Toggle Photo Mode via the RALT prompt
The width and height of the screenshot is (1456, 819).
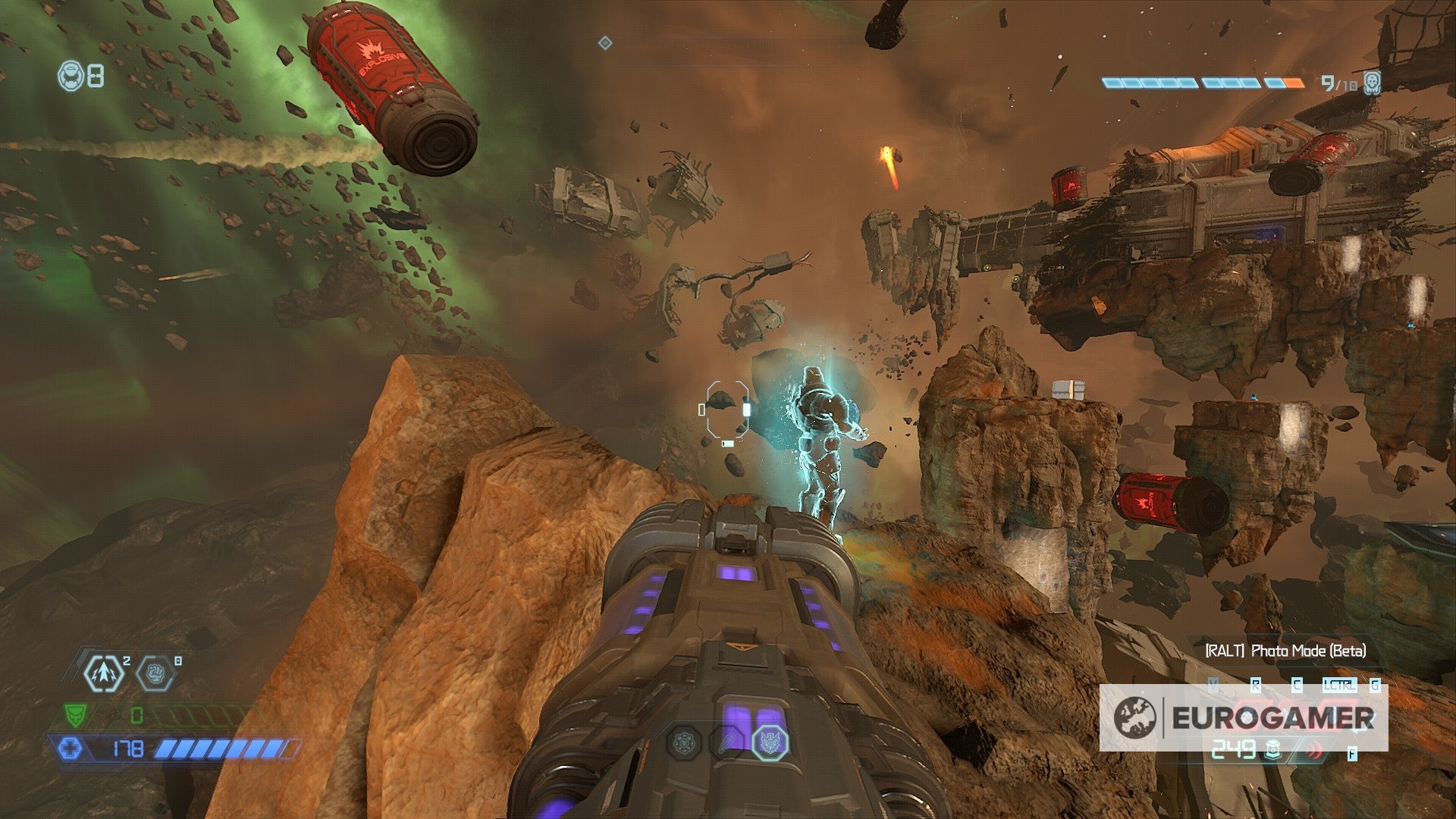[x=1285, y=651]
